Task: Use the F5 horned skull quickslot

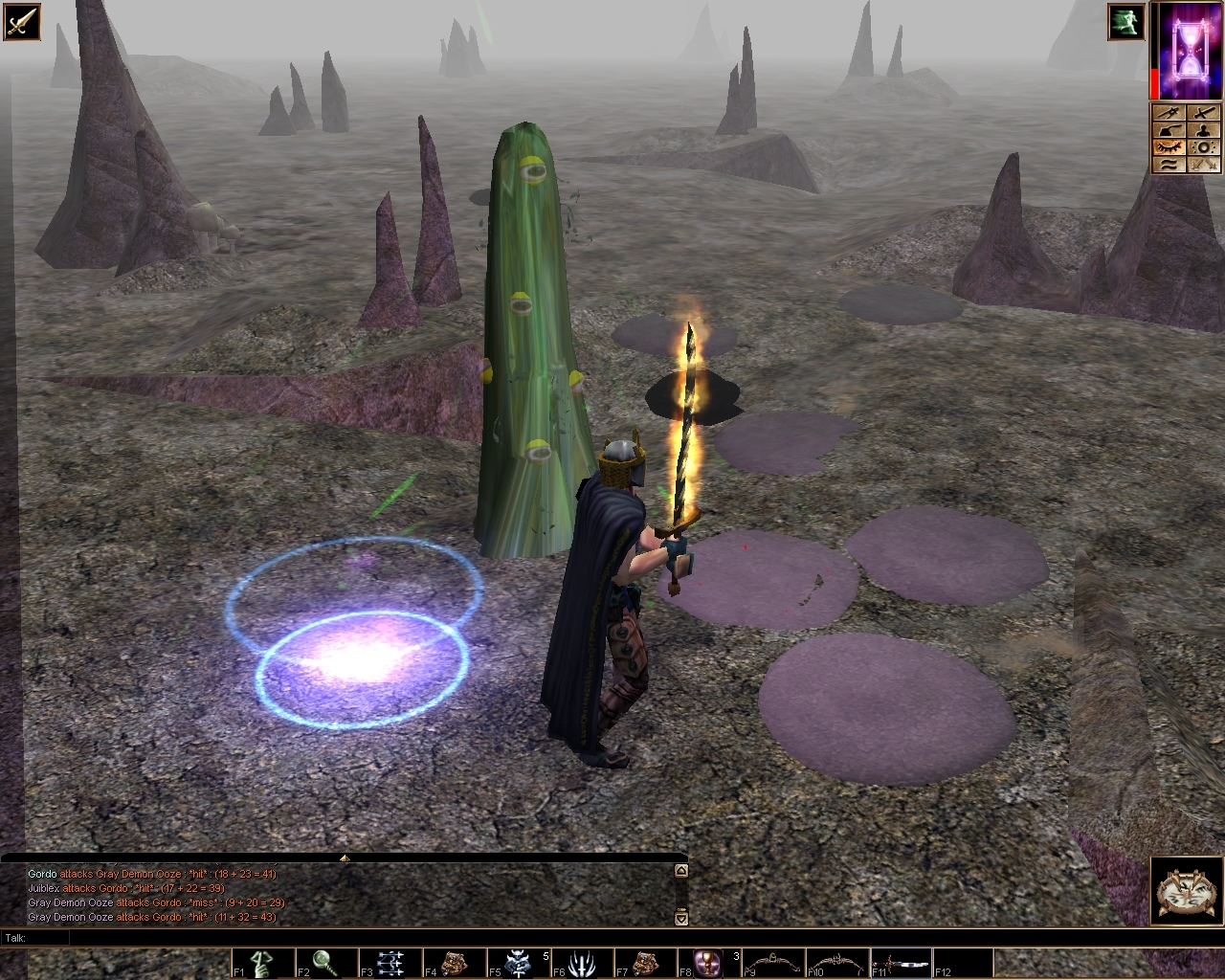Action: tap(518, 962)
